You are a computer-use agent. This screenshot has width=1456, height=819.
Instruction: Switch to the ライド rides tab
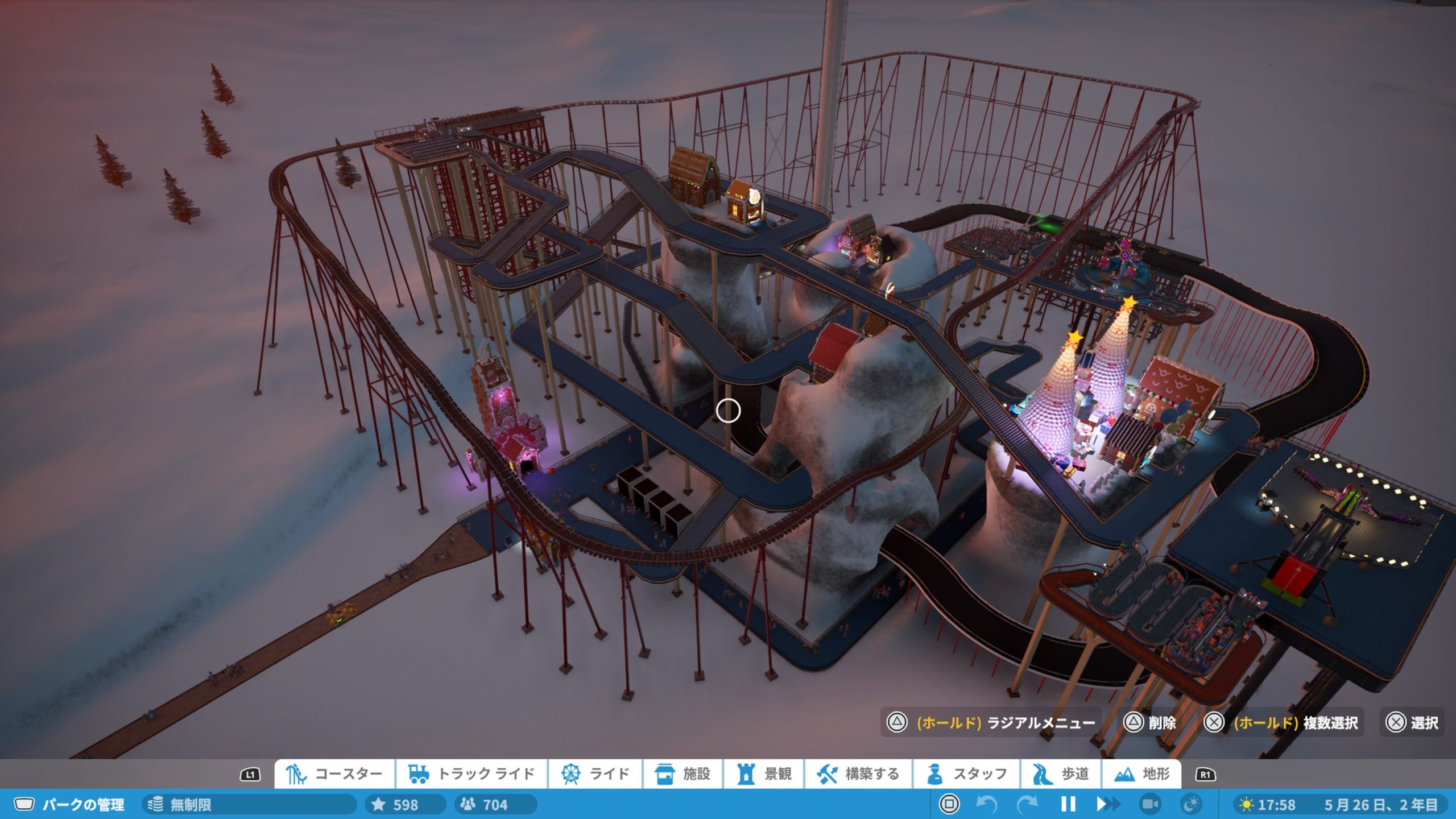[595, 774]
